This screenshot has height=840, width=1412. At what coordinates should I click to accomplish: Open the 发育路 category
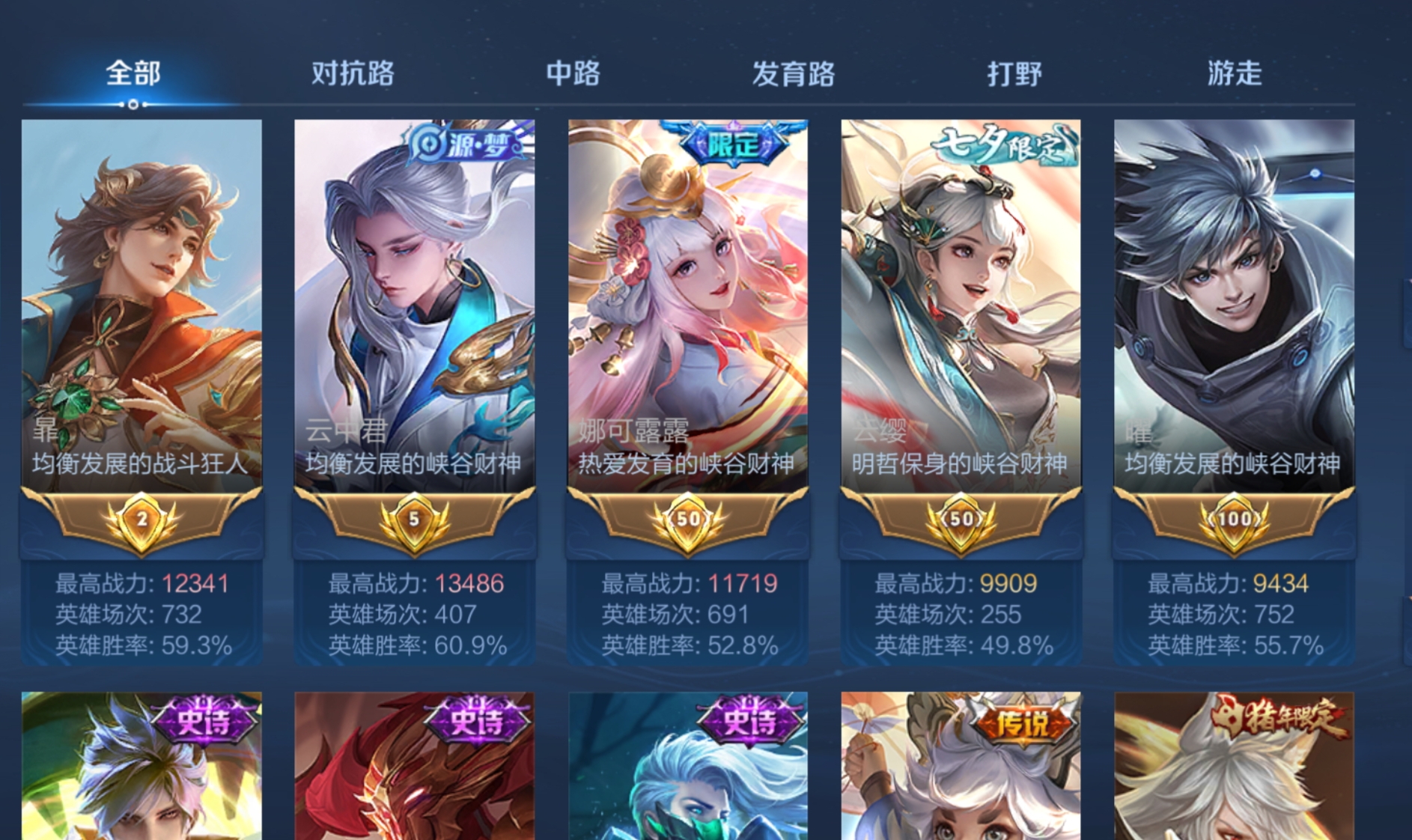pos(794,73)
